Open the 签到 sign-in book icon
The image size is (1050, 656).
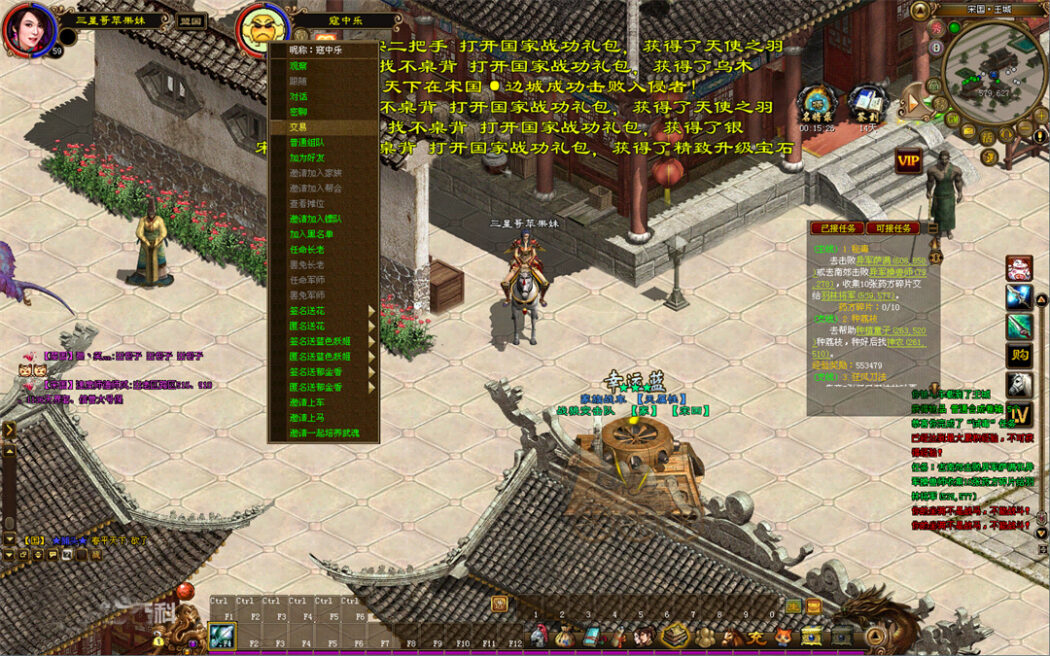tap(867, 104)
